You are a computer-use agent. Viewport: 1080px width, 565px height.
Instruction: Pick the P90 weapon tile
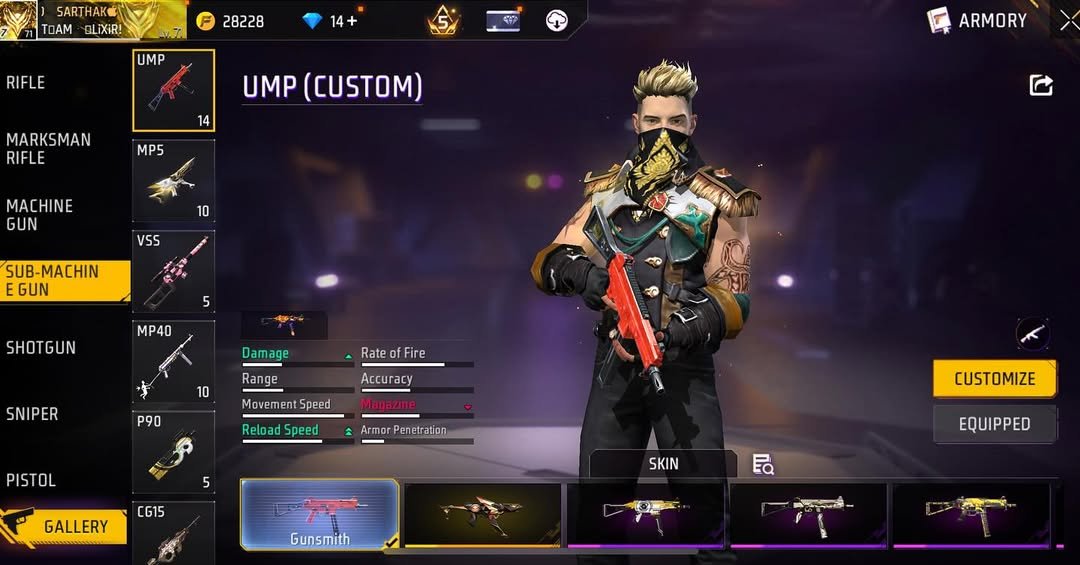(x=173, y=452)
